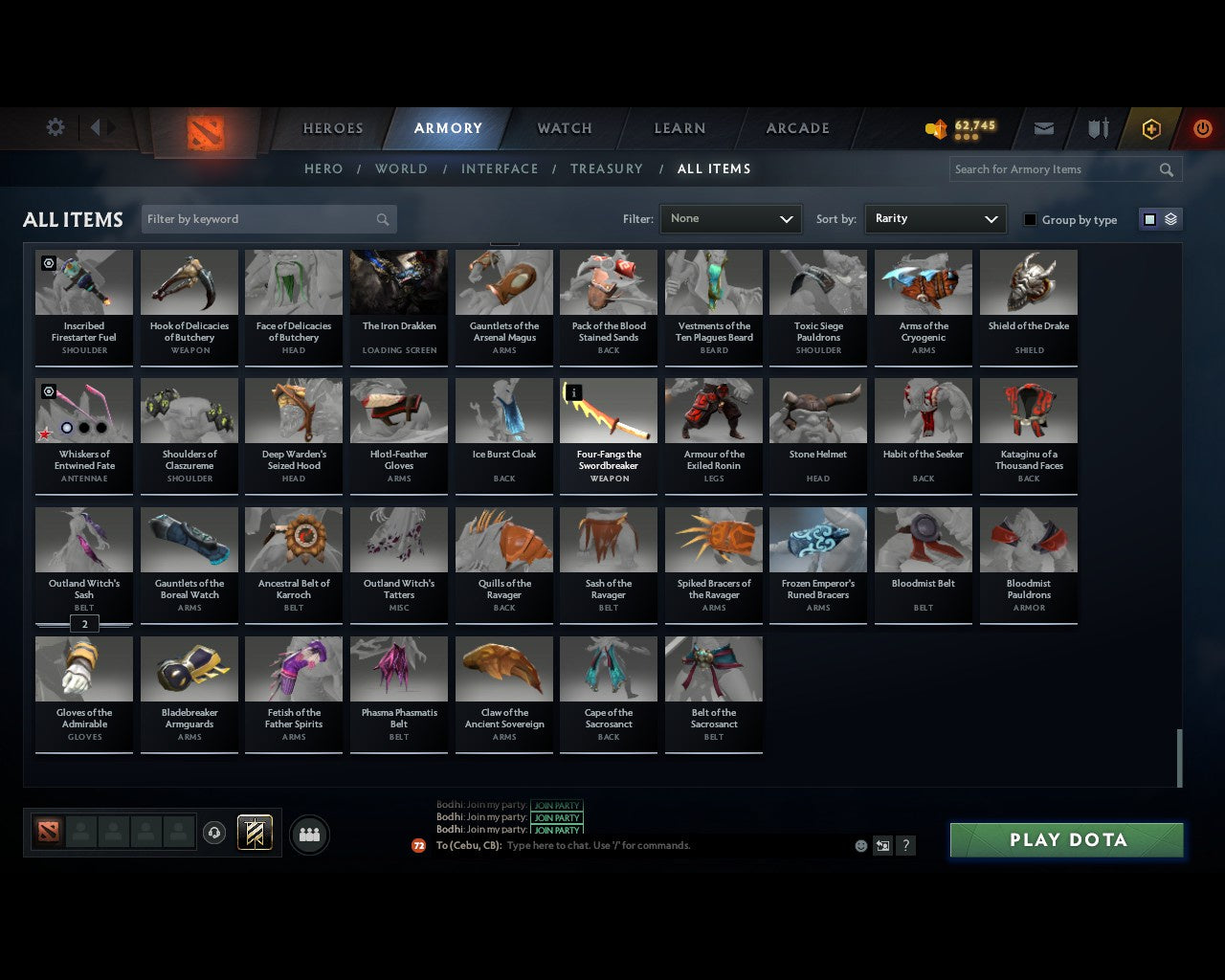Click the voice chat headset icon
Image resolution: width=1225 pixels, height=980 pixels.
pos(214,834)
